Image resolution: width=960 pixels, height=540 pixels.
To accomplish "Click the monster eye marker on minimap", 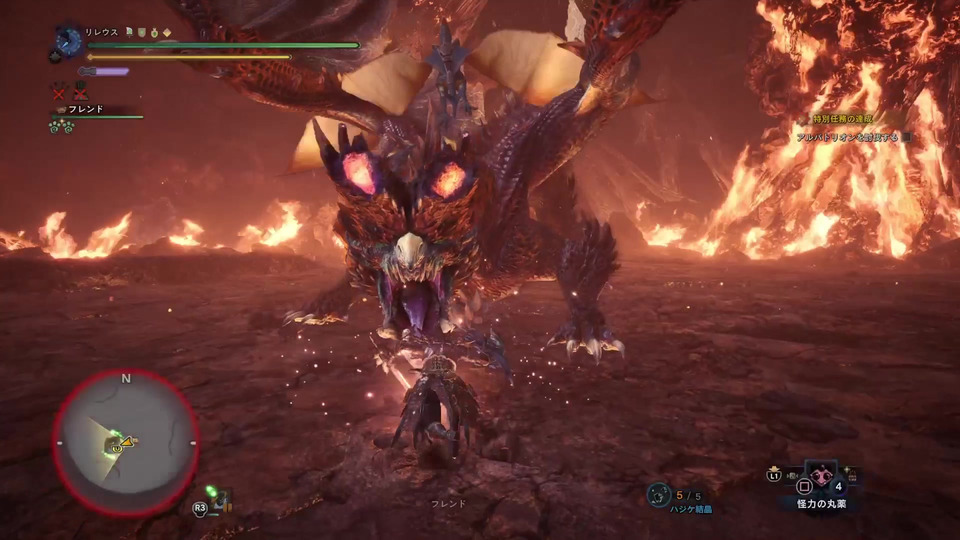I will point(117,449).
